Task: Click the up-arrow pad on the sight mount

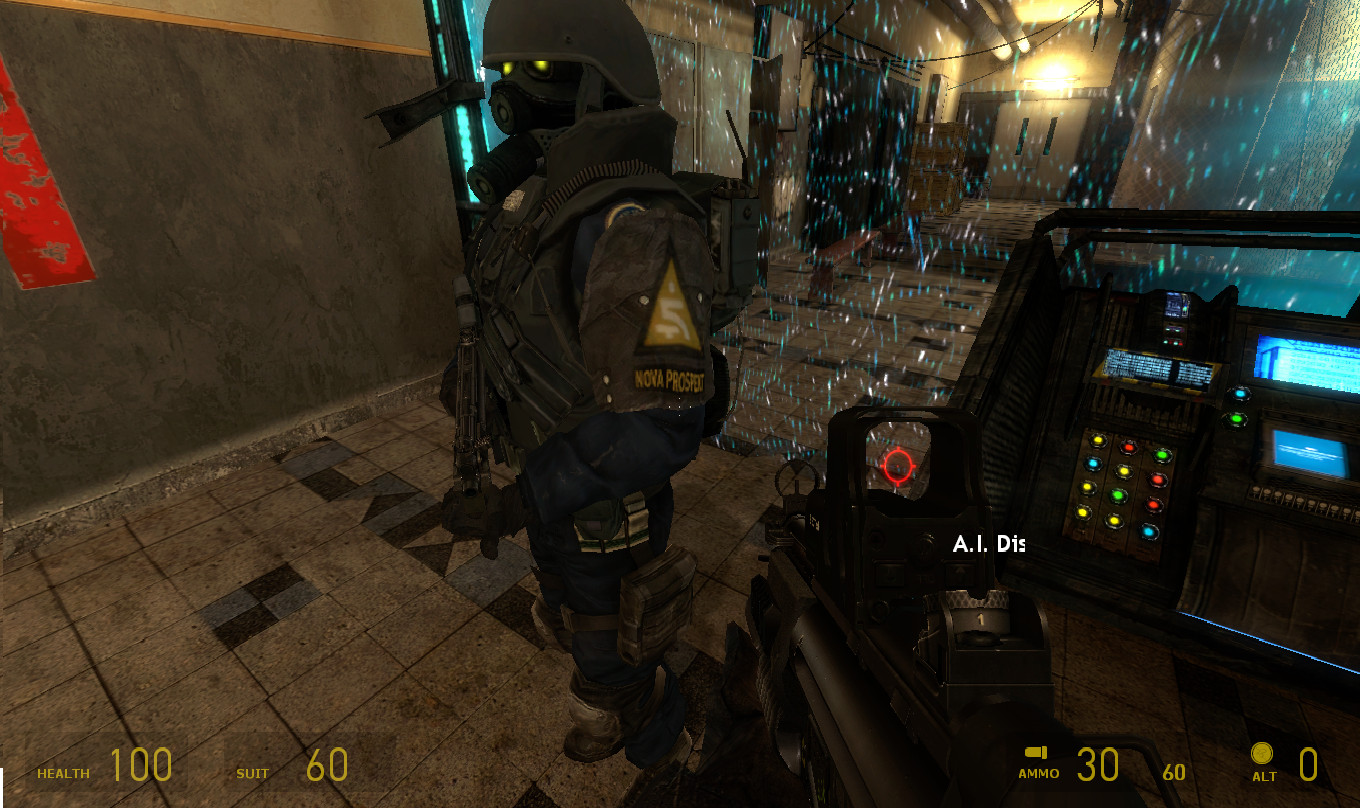Action: 962,570
